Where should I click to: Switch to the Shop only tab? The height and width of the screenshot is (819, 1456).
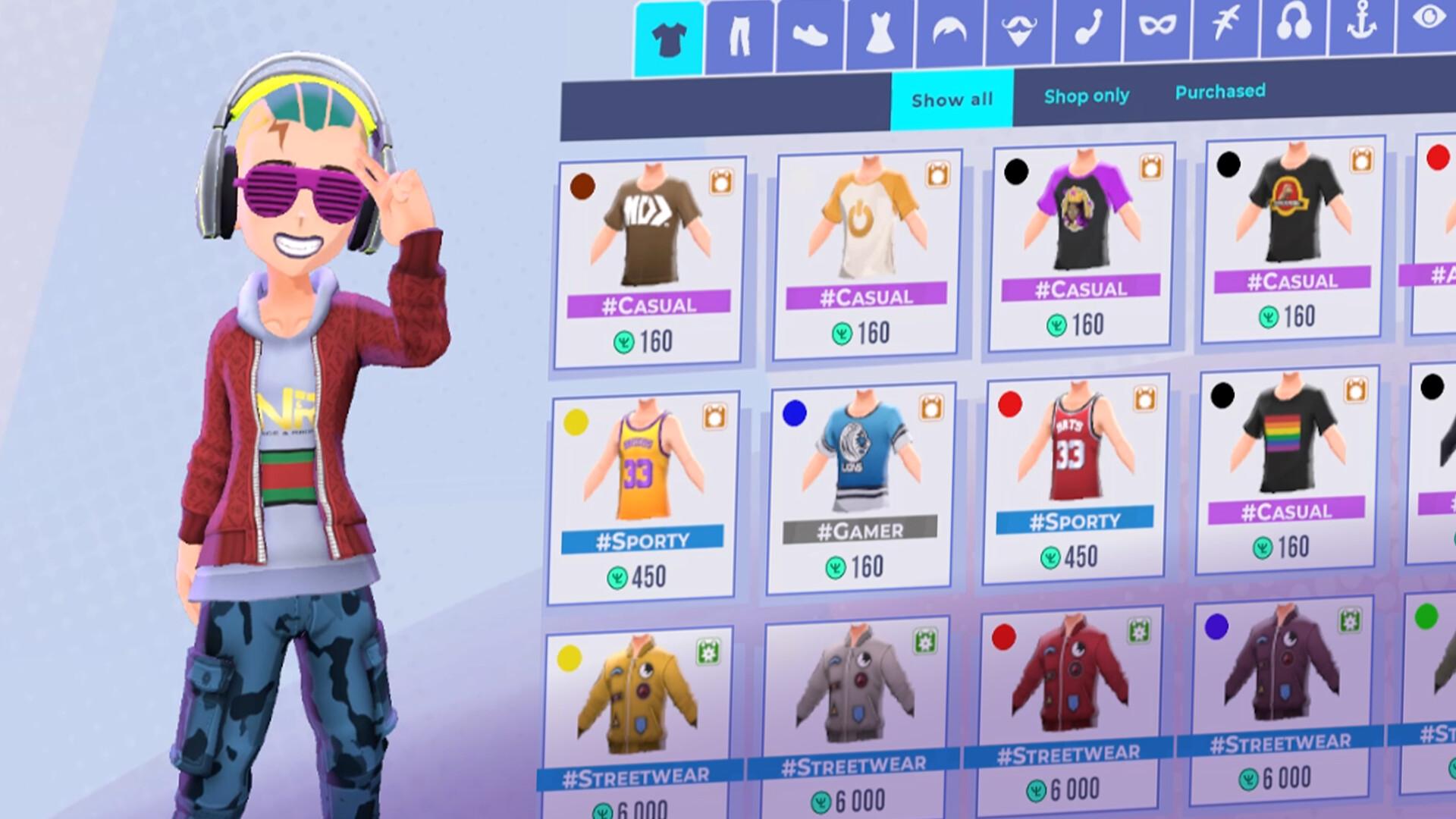click(1087, 96)
